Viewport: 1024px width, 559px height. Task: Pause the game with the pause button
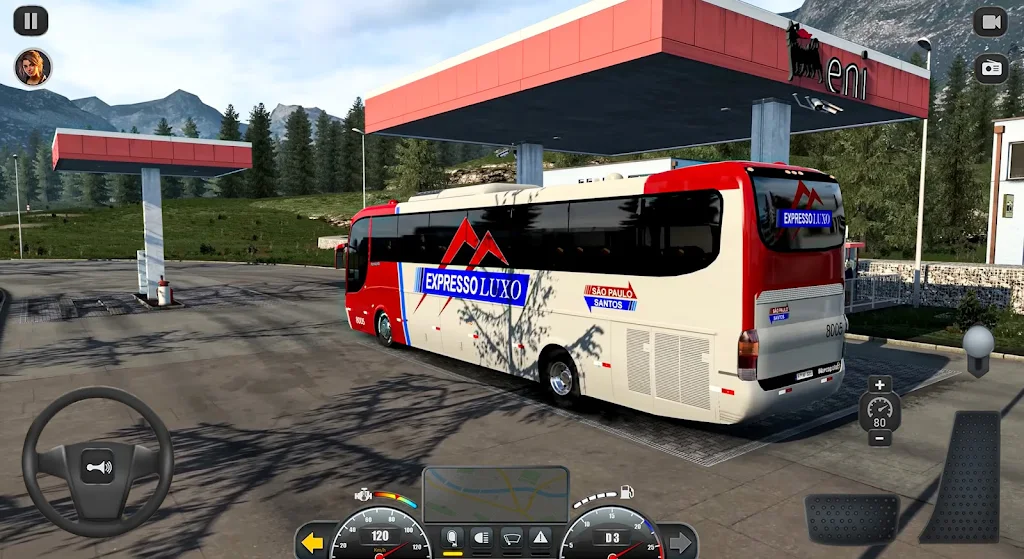pos(31,20)
